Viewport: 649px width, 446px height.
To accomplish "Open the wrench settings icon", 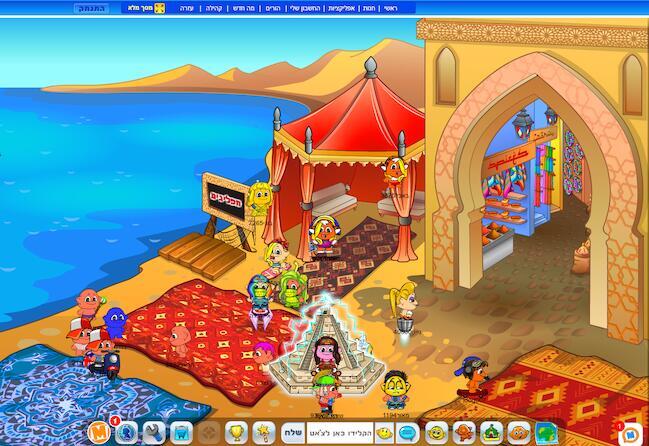I will [154, 433].
